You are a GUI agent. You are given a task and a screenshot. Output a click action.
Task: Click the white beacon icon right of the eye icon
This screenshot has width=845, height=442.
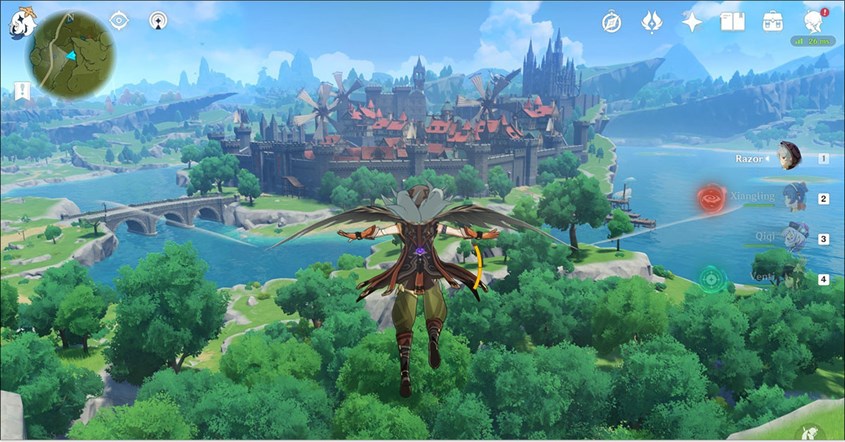coord(158,20)
